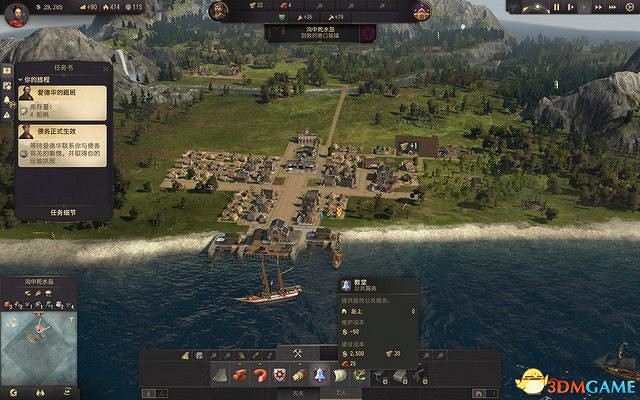Collapse the 你的旅程 quest section

coord(22,80)
